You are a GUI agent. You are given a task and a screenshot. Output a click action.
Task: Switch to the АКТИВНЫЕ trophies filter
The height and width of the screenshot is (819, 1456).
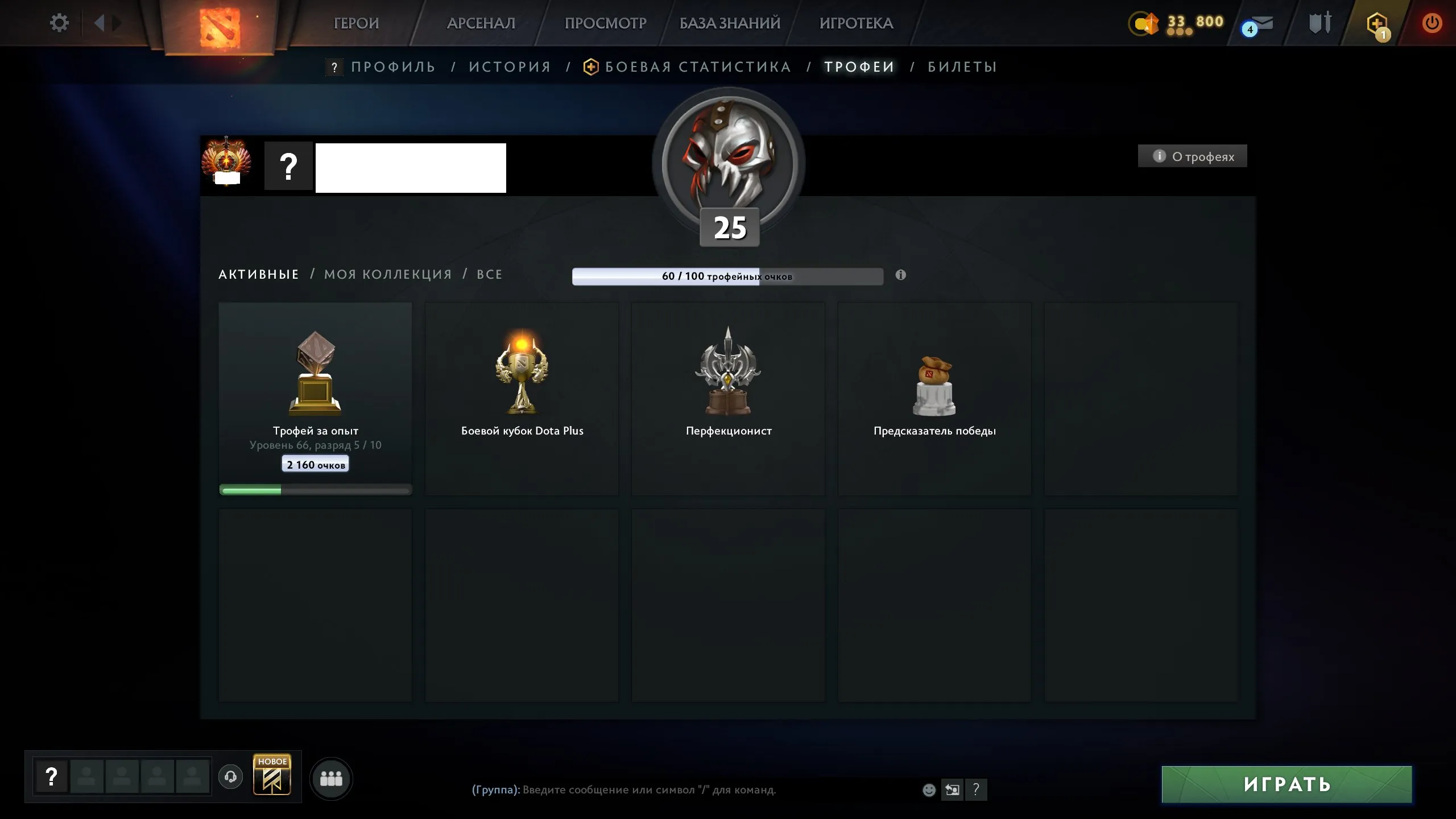click(258, 274)
